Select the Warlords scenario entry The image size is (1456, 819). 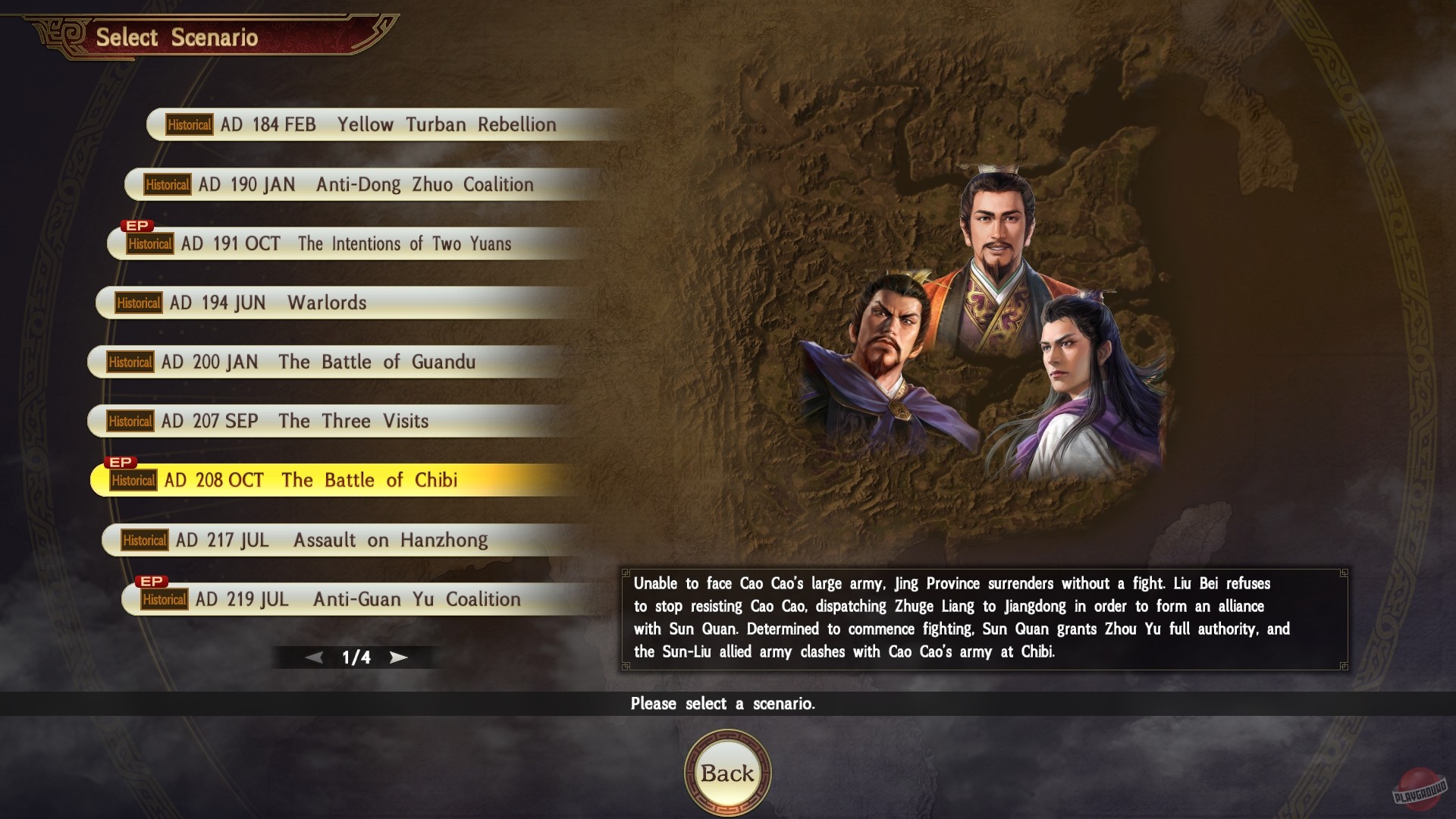point(303,303)
